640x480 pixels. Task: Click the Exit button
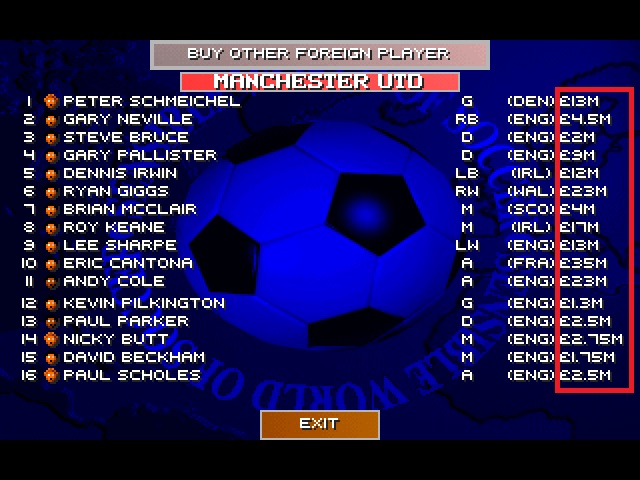319,424
